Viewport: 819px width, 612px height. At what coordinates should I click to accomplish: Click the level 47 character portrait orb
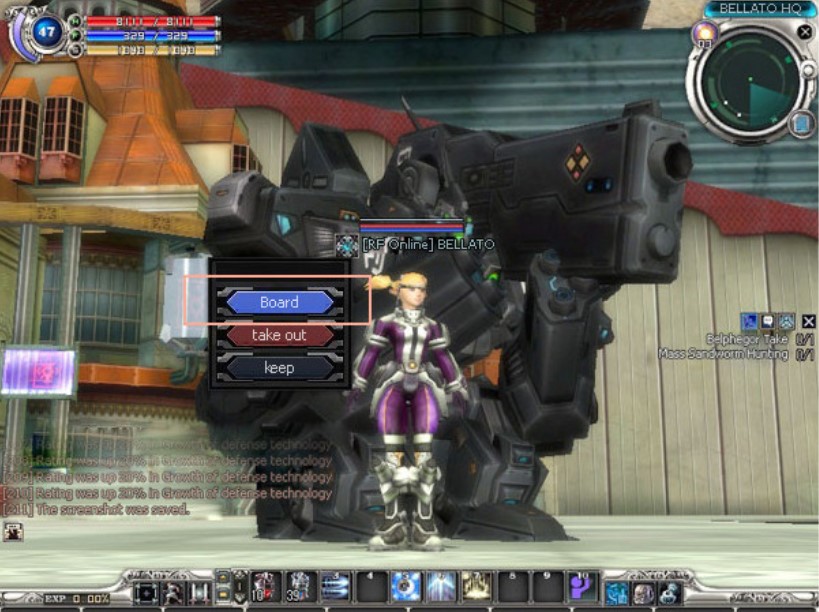tap(46, 32)
